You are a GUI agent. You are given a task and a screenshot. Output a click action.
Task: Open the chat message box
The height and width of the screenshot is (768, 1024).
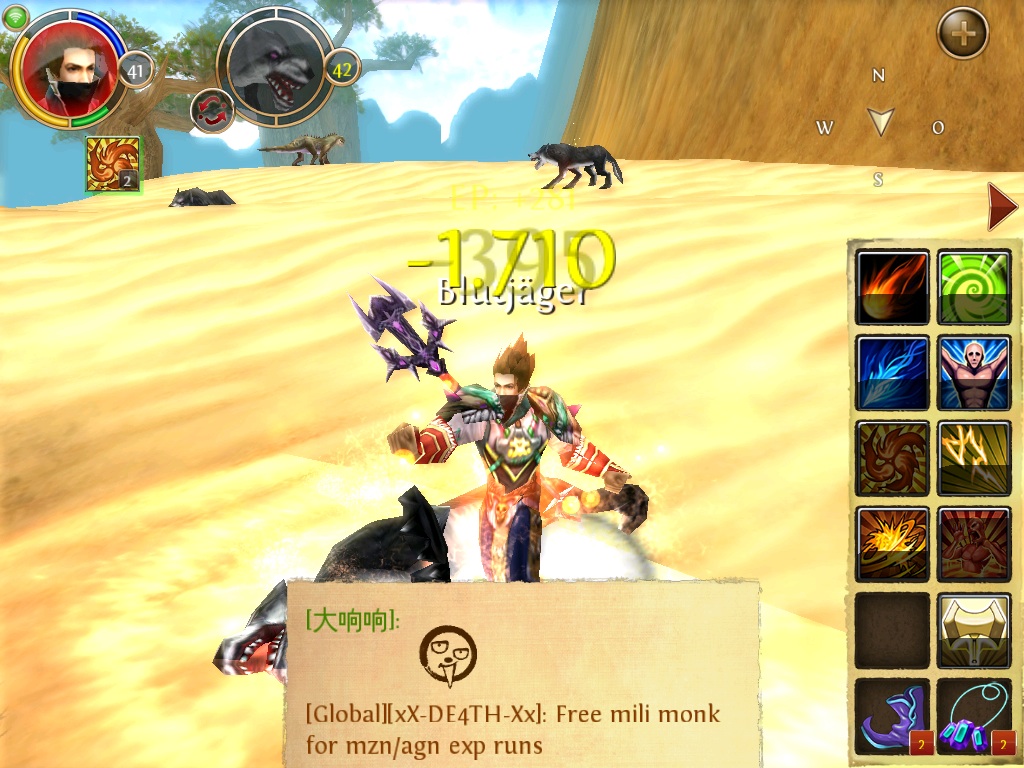[x=520, y=673]
